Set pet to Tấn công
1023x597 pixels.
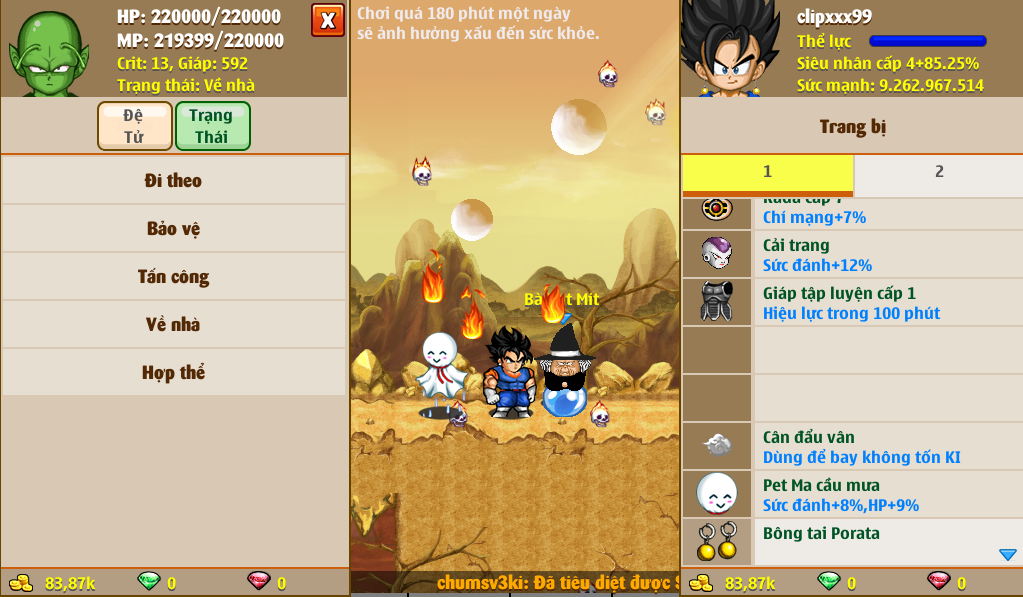(173, 277)
